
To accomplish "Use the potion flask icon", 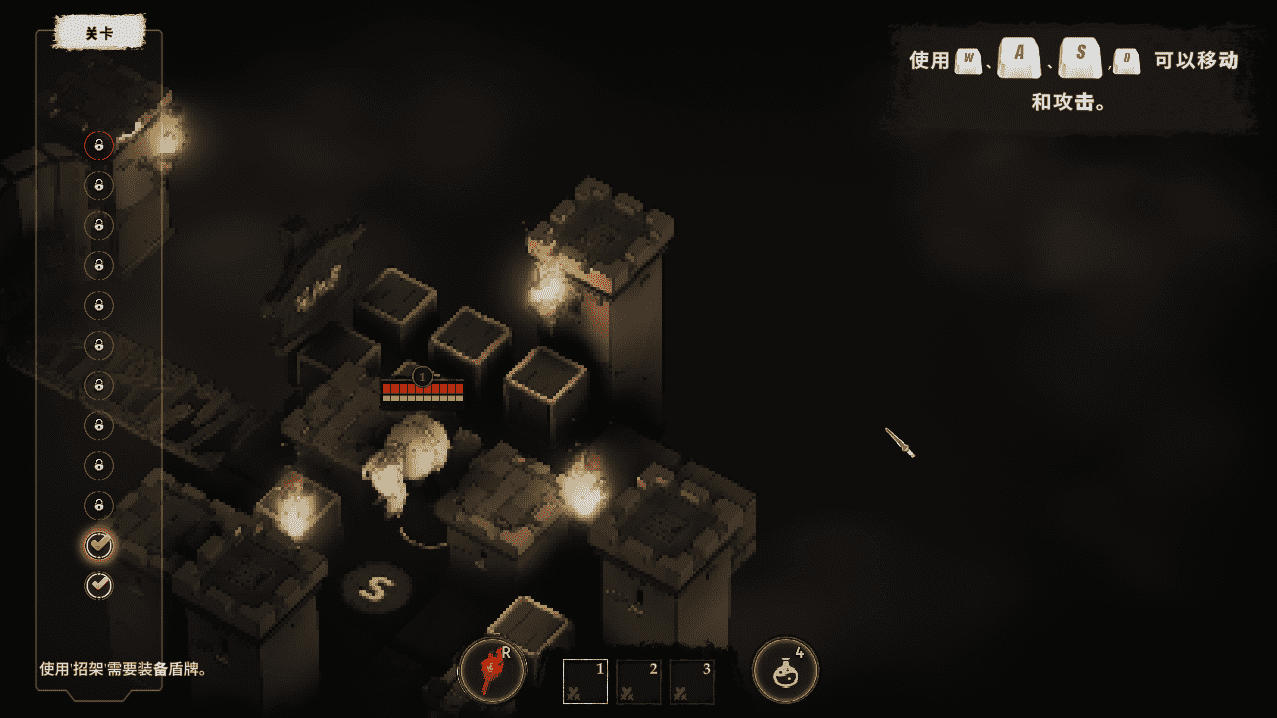I will click(x=785, y=671).
